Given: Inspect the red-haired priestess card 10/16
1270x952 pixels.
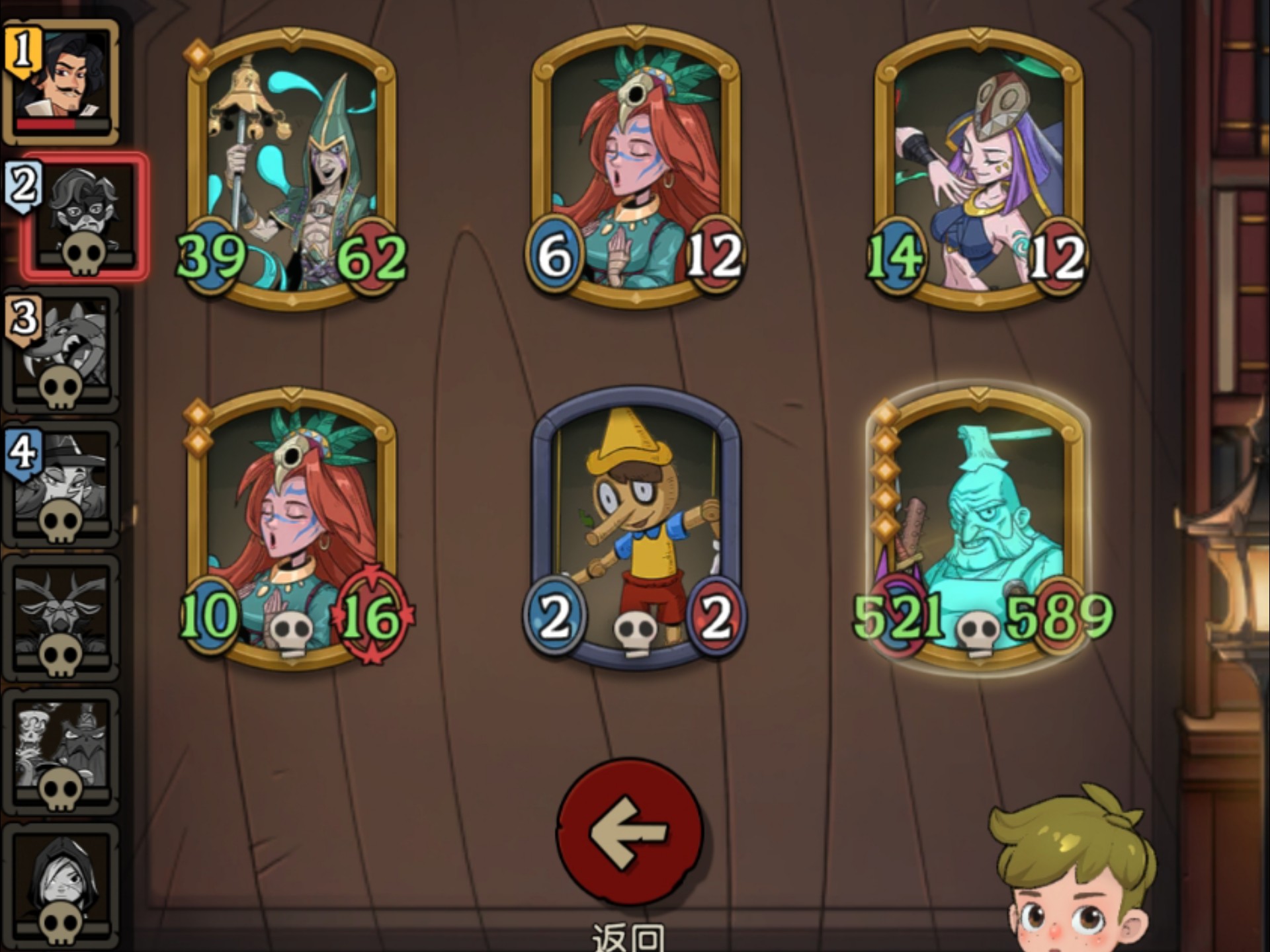Looking at the screenshot, I should (x=292, y=529).
